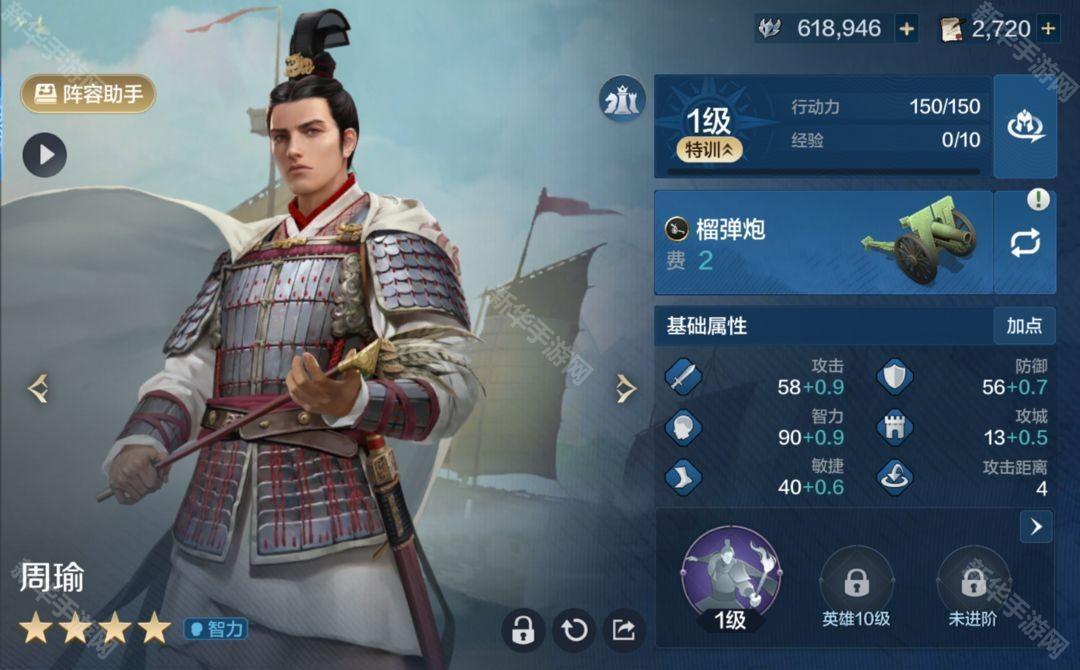1080x670 pixels.
Task: Swap the equipped troop type
Action: (x=1025, y=243)
